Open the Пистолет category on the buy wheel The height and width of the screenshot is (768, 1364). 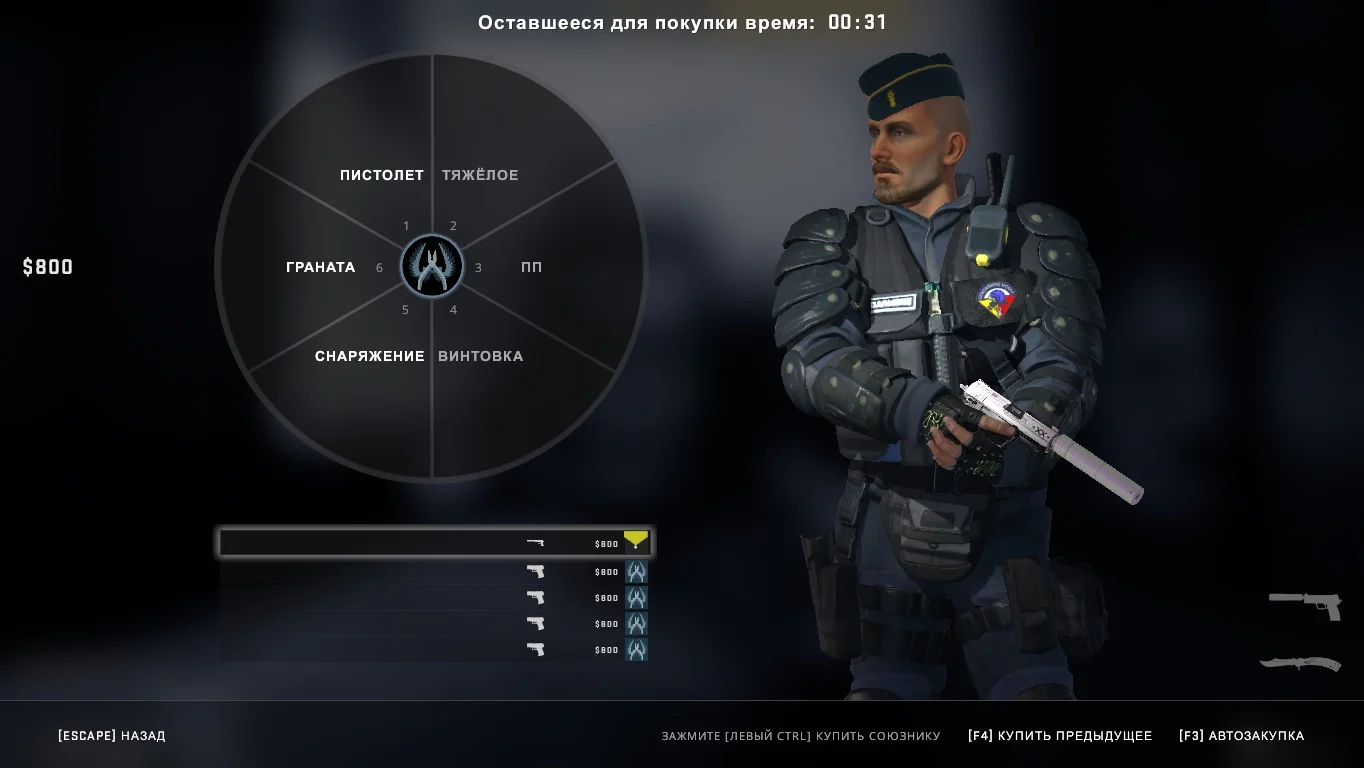click(x=381, y=175)
